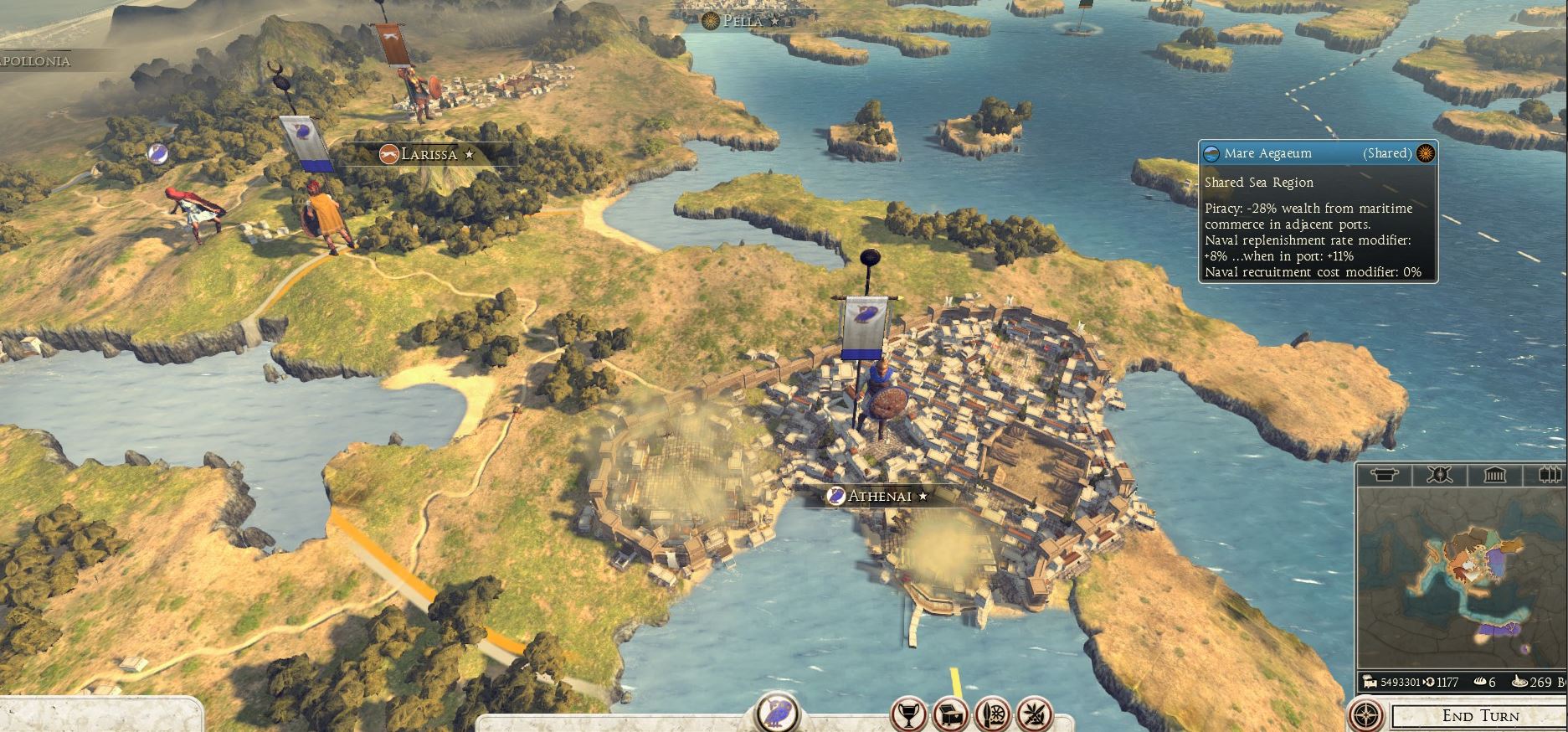Open the goblet cup panel button
This screenshot has width=1568, height=732.
pyautogui.click(x=908, y=714)
